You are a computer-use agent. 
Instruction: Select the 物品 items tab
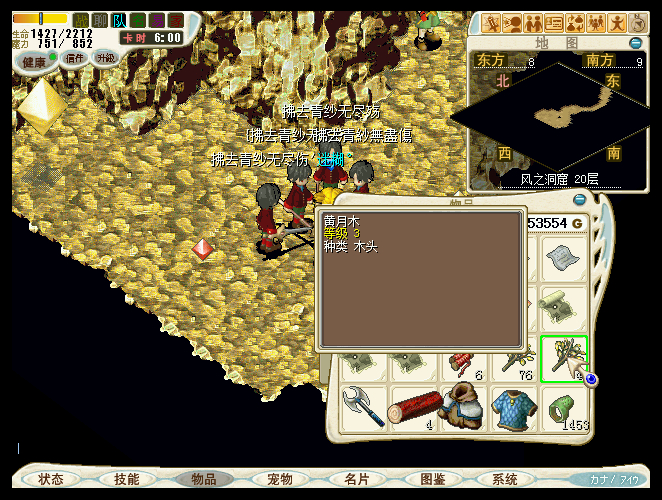click(203, 479)
